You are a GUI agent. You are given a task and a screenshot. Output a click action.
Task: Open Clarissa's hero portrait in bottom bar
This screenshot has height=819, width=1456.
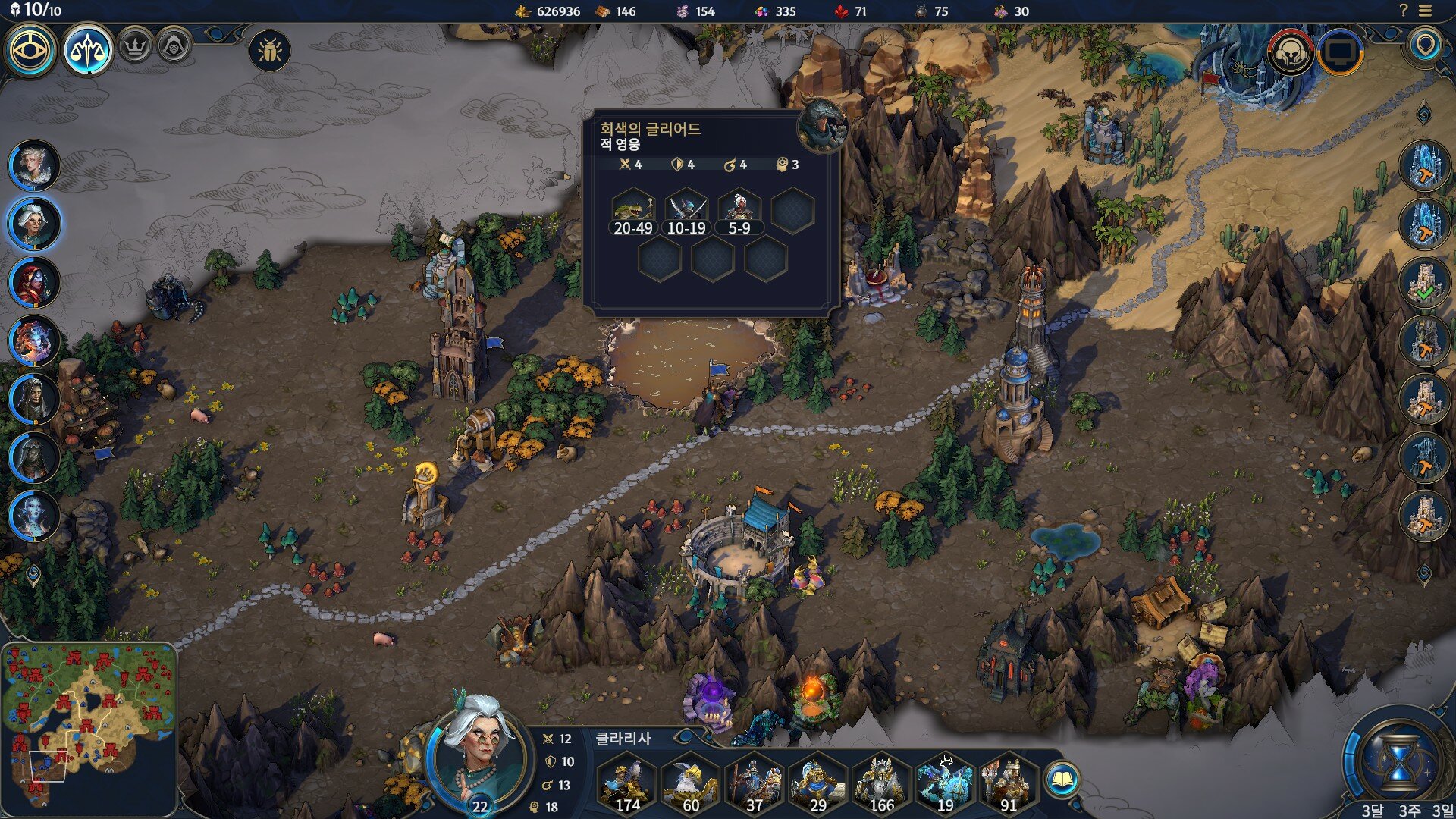(478, 755)
